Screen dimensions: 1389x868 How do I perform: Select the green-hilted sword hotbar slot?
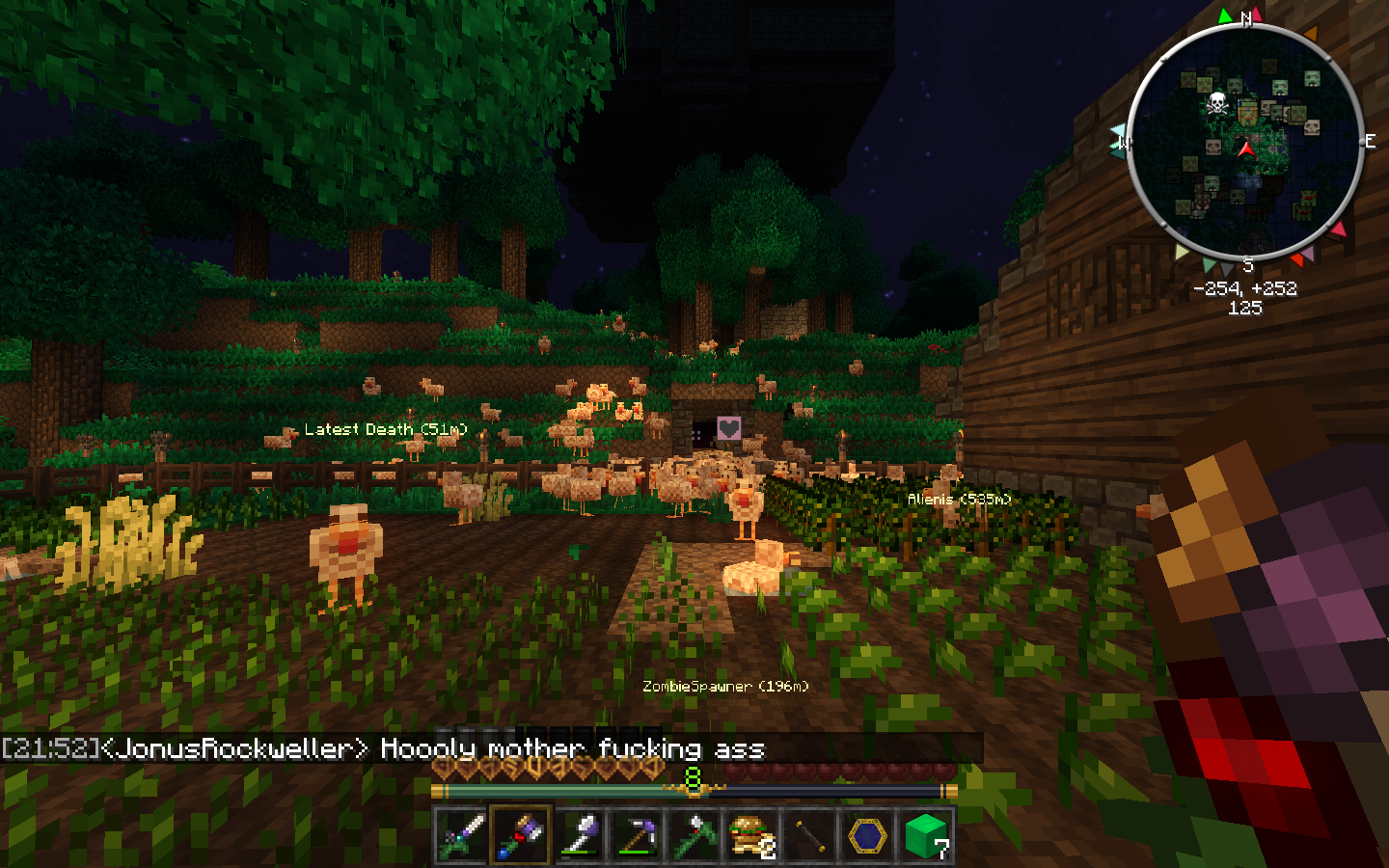(461, 834)
